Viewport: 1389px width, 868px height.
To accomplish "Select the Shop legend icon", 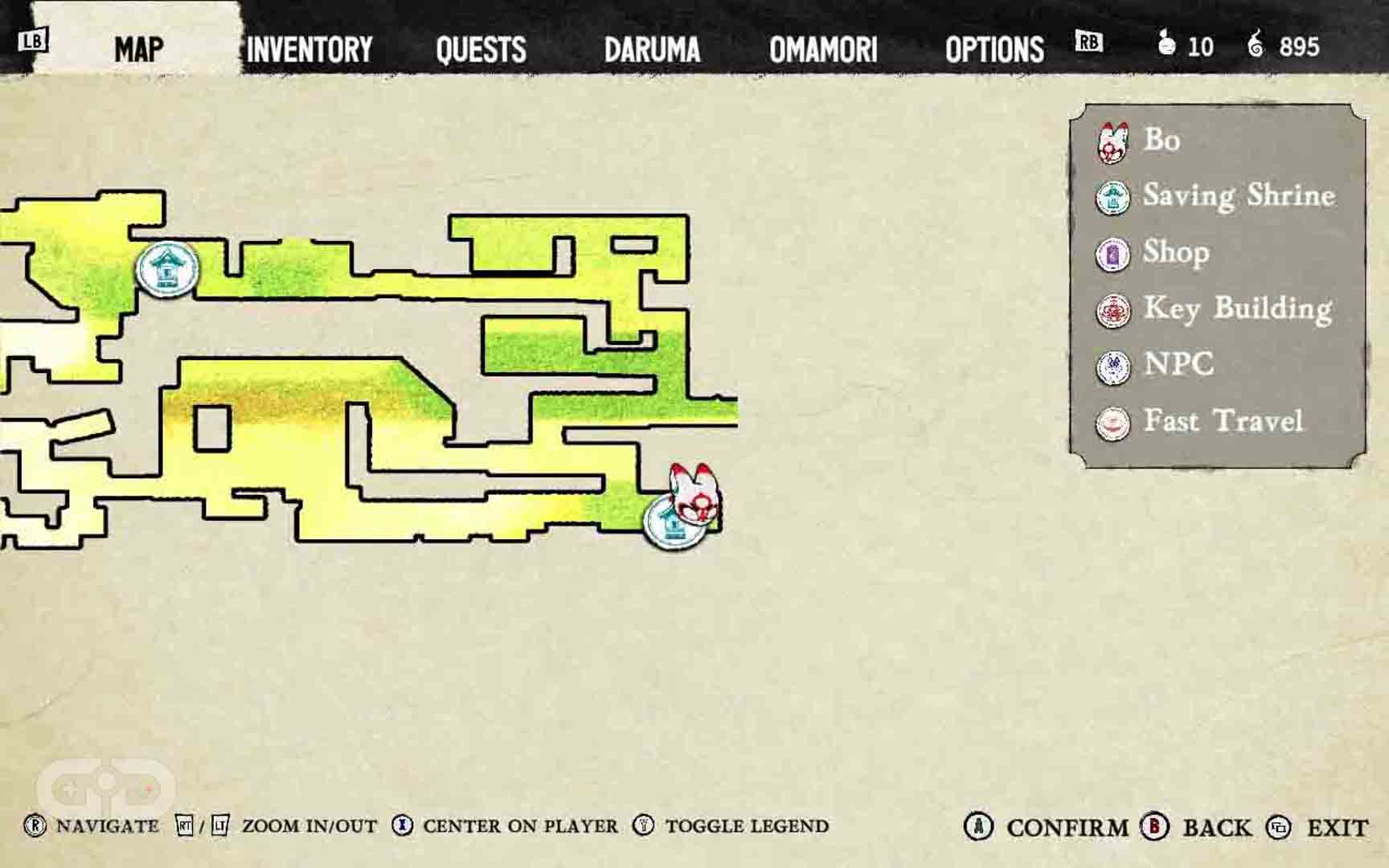I will coord(1112,255).
